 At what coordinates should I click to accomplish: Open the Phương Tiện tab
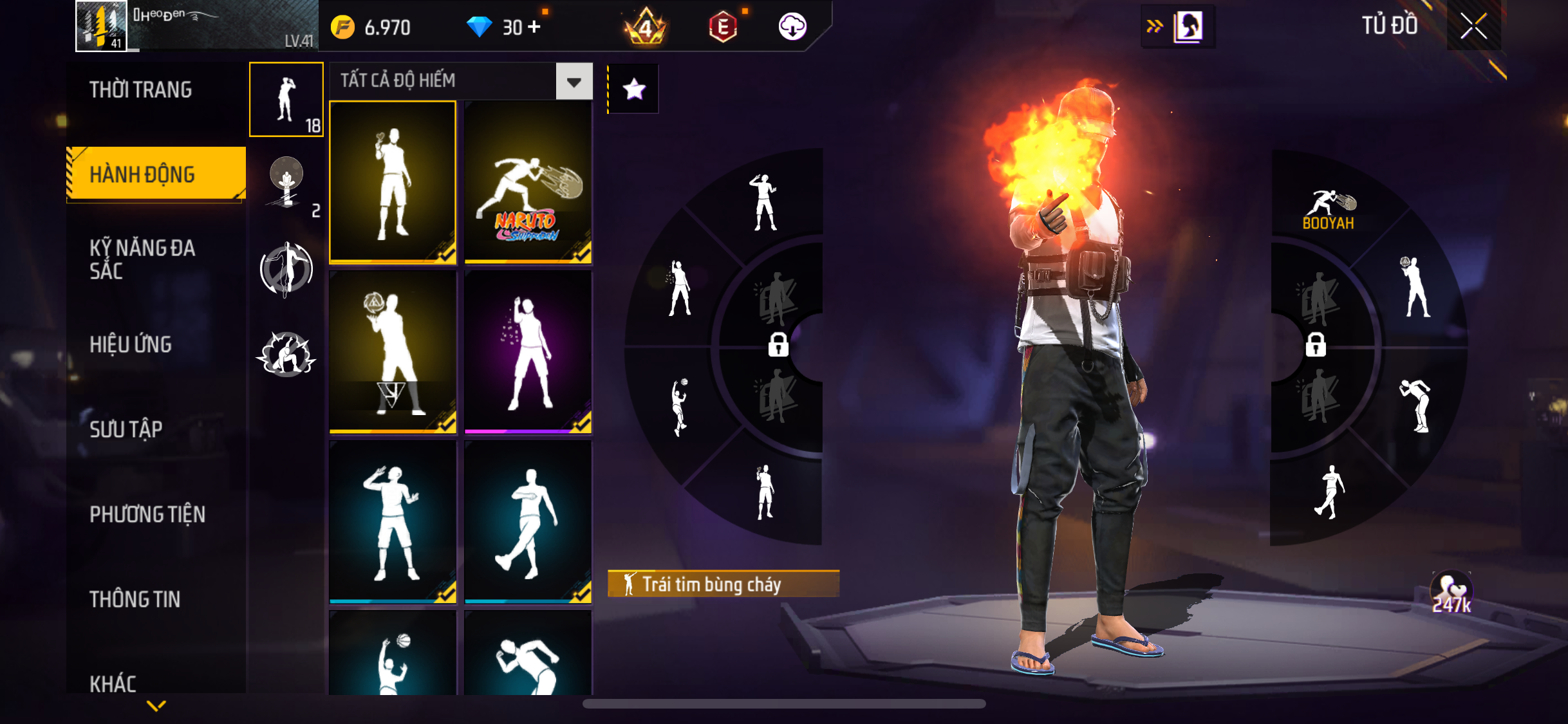[x=147, y=514]
